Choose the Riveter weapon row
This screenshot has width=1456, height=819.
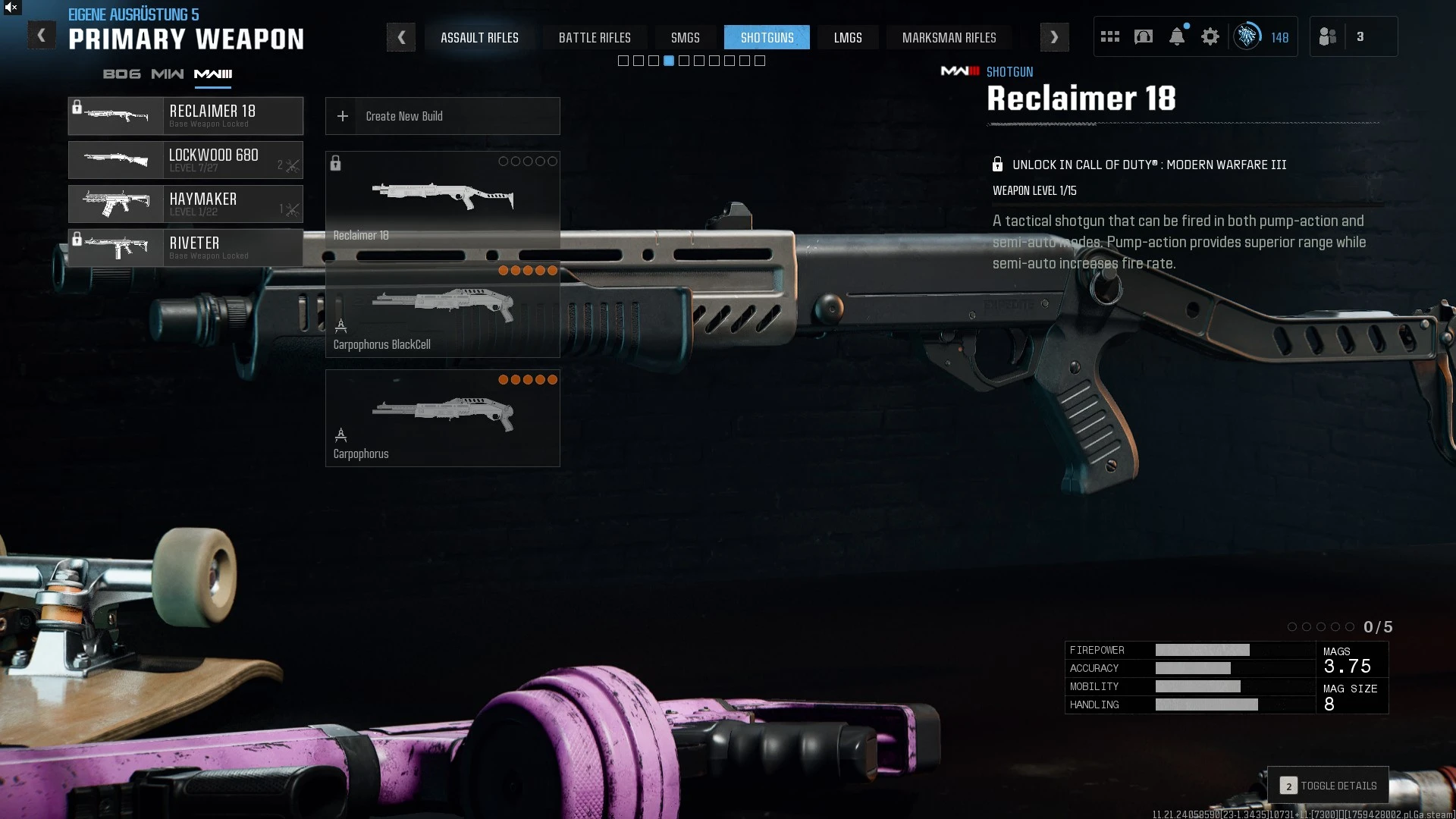click(x=186, y=248)
